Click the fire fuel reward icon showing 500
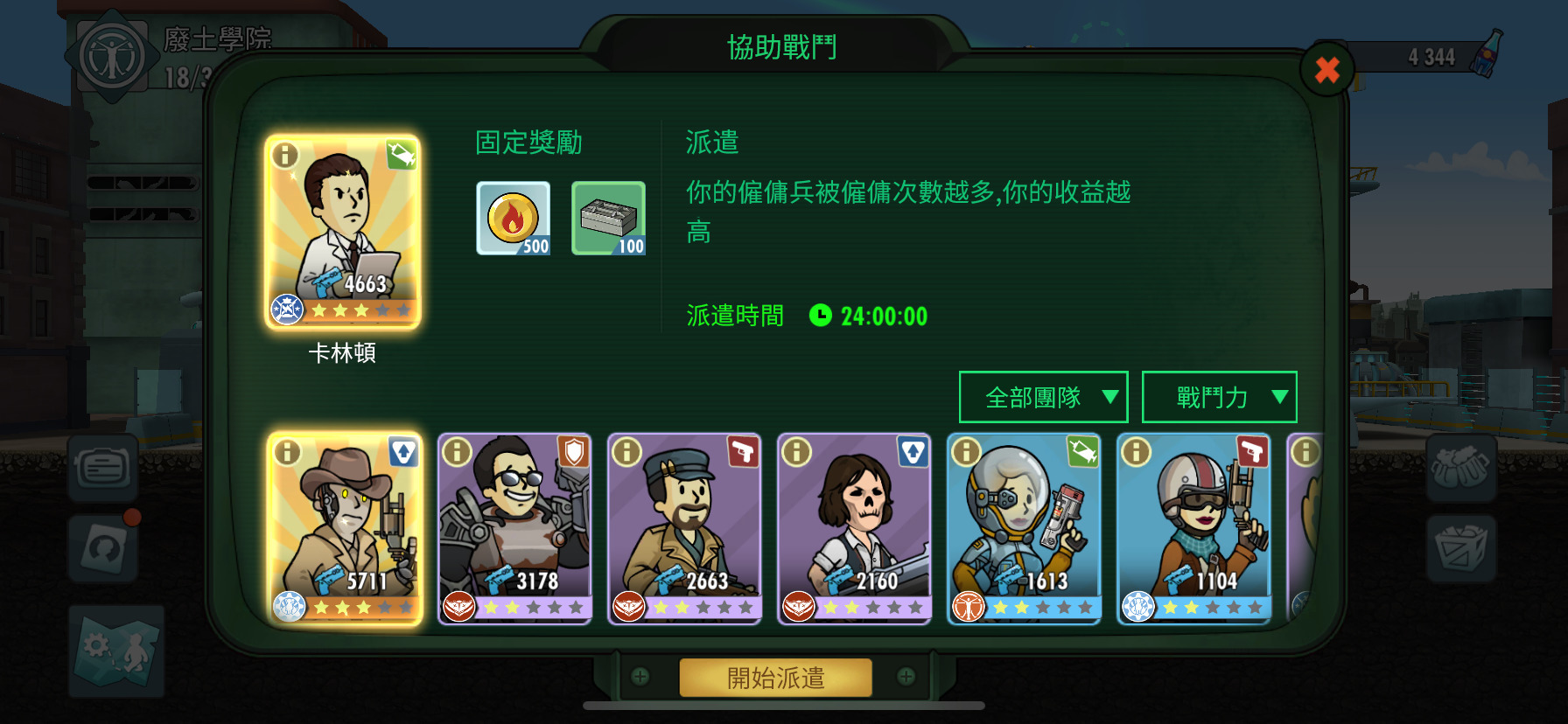1568x724 pixels. tap(514, 217)
